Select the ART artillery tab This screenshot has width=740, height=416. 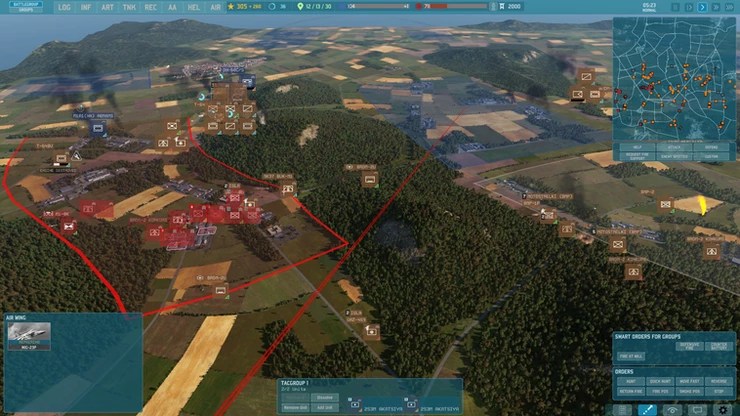[107, 7]
